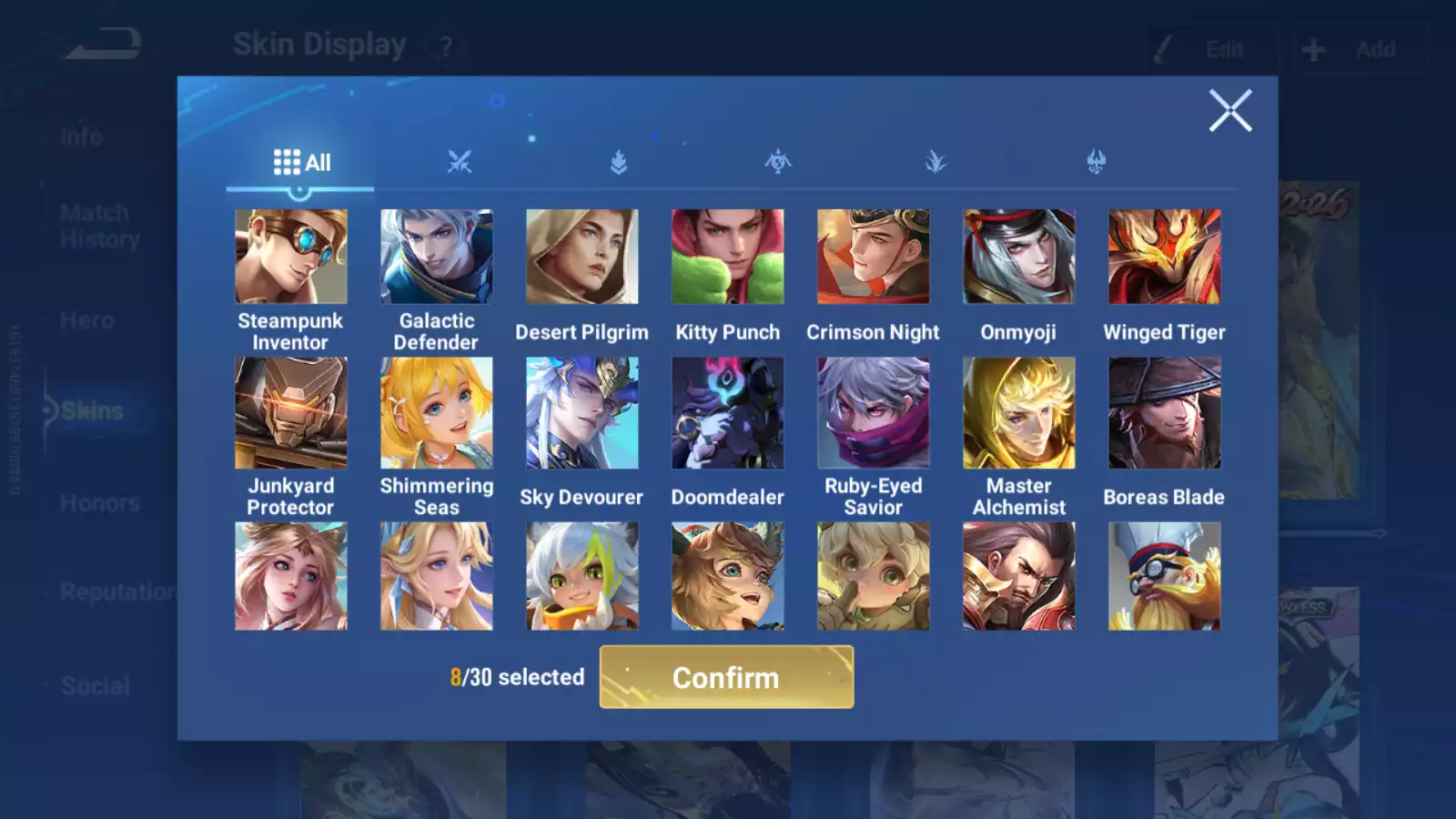
Task: Open the rightmost role filter icon
Action: click(x=1095, y=162)
